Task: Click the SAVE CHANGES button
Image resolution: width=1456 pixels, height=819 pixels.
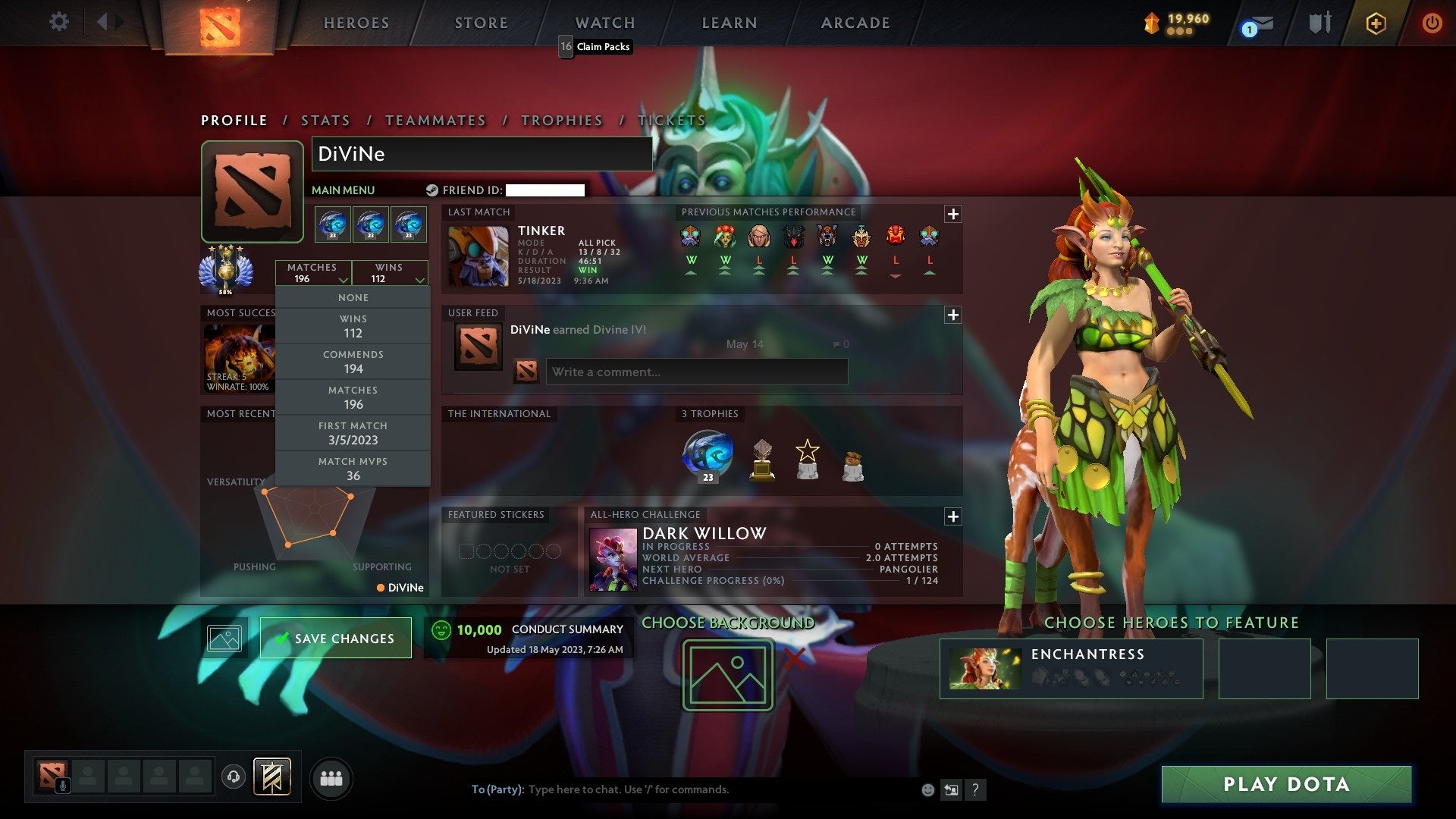Action: (335, 638)
